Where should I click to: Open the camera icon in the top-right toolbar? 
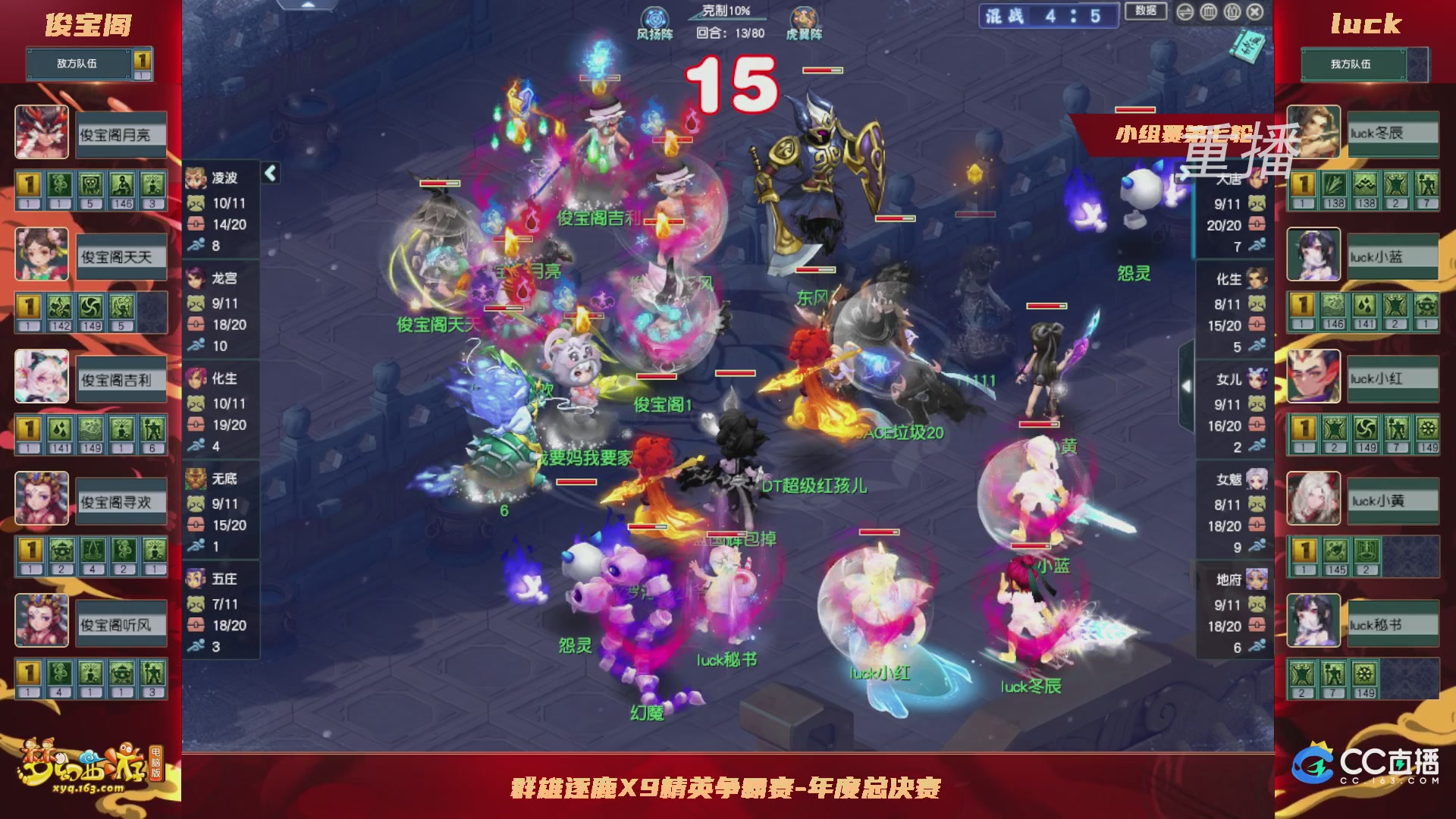(1232, 12)
